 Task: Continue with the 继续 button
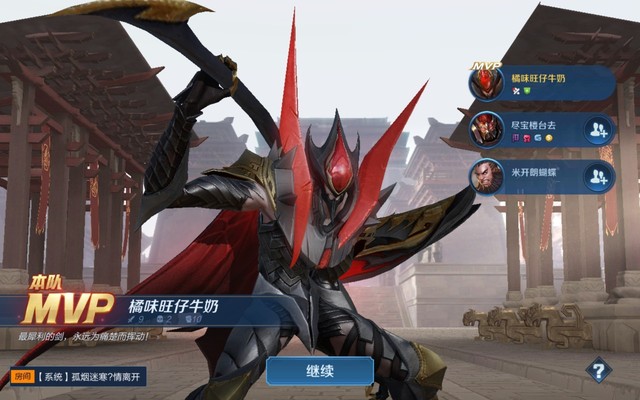pyautogui.click(x=319, y=371)
